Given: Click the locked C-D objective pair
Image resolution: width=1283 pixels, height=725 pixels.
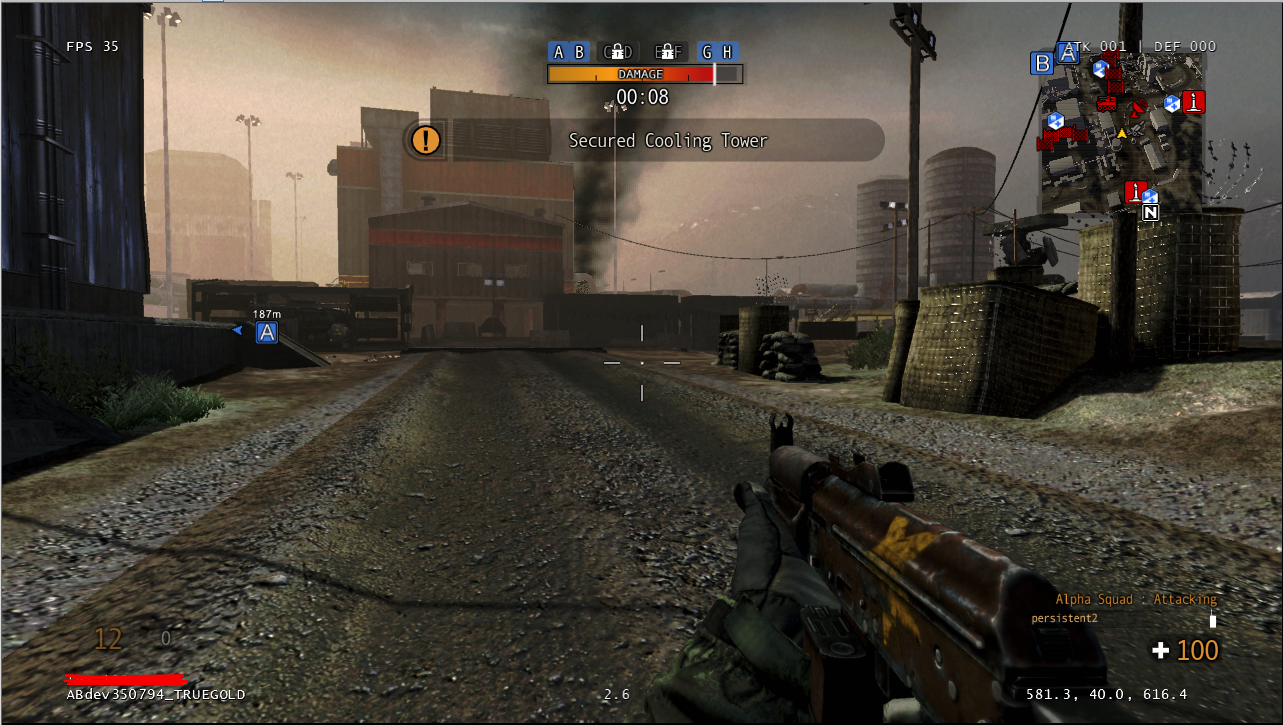Looking at the screenshot, I should (x=617, y=52).
